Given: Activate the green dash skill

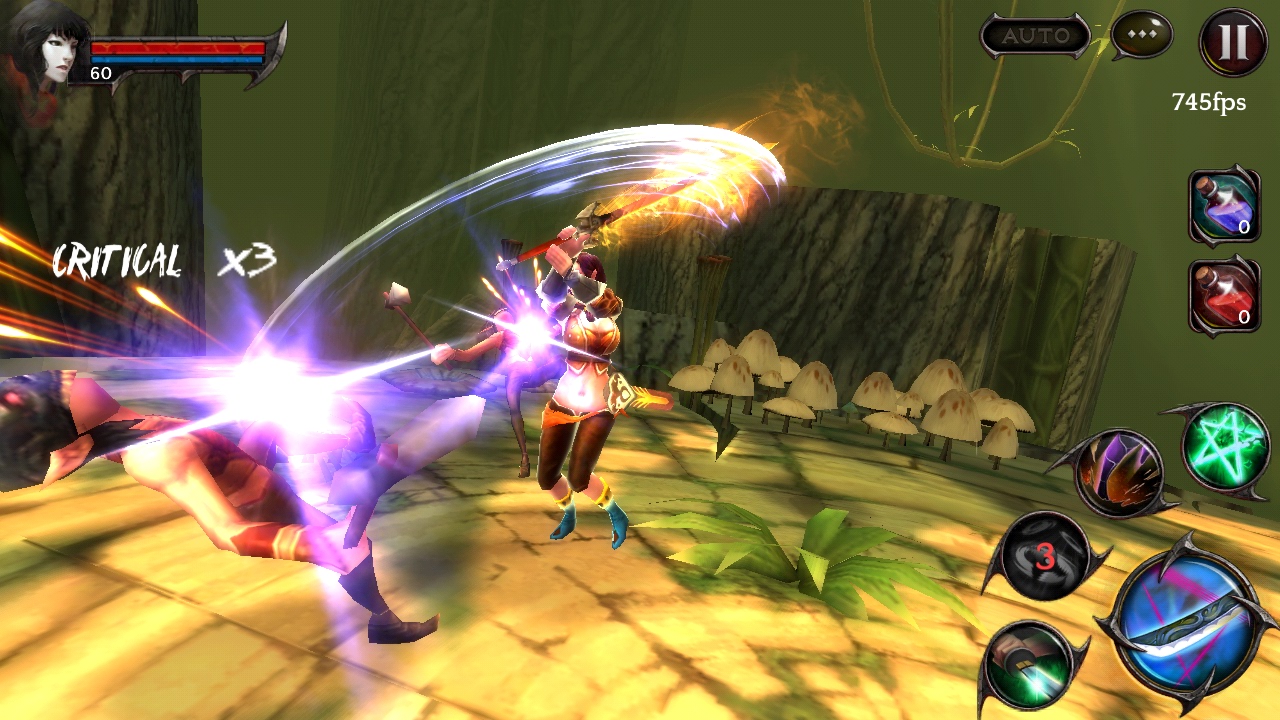Looking at the screenshot, I should click(x=1033, y=663).
